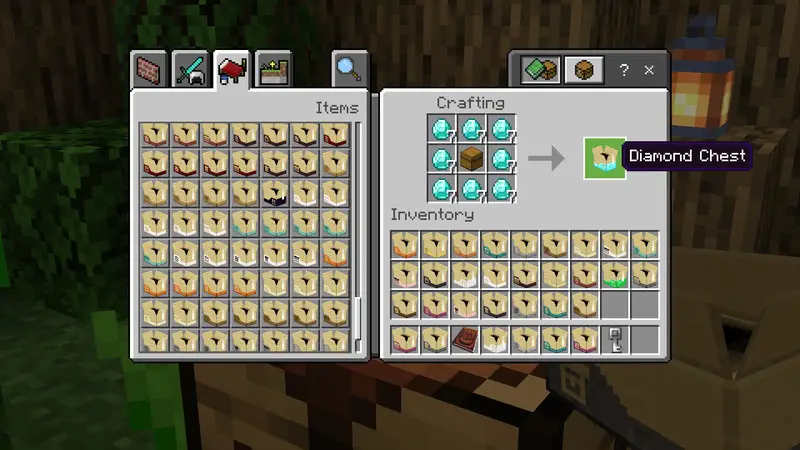Click the top-left diamond in the crafting grid

(443, 128)
